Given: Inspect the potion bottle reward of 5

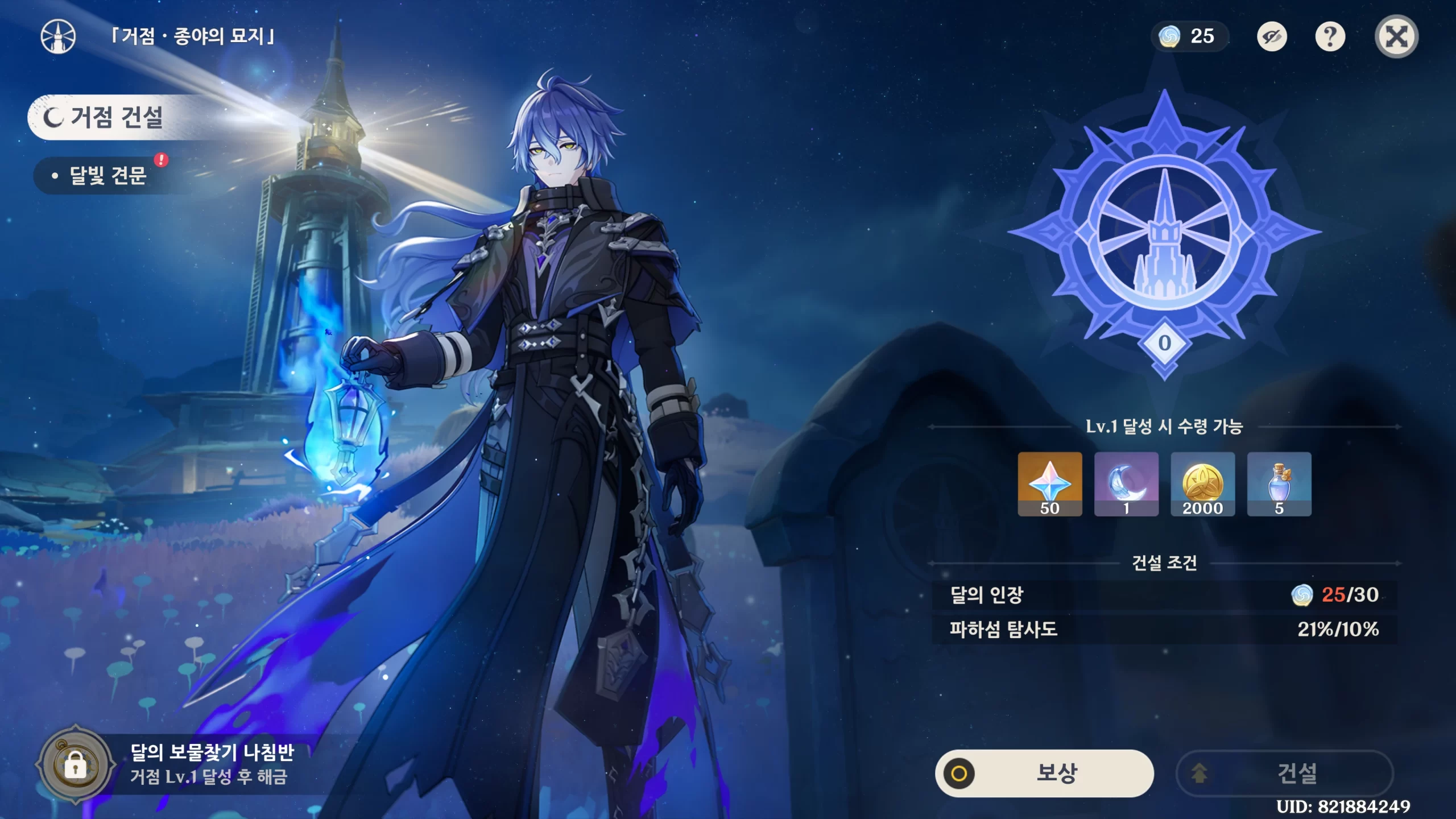Looking at the screenshot, I should click(1279, 484).
